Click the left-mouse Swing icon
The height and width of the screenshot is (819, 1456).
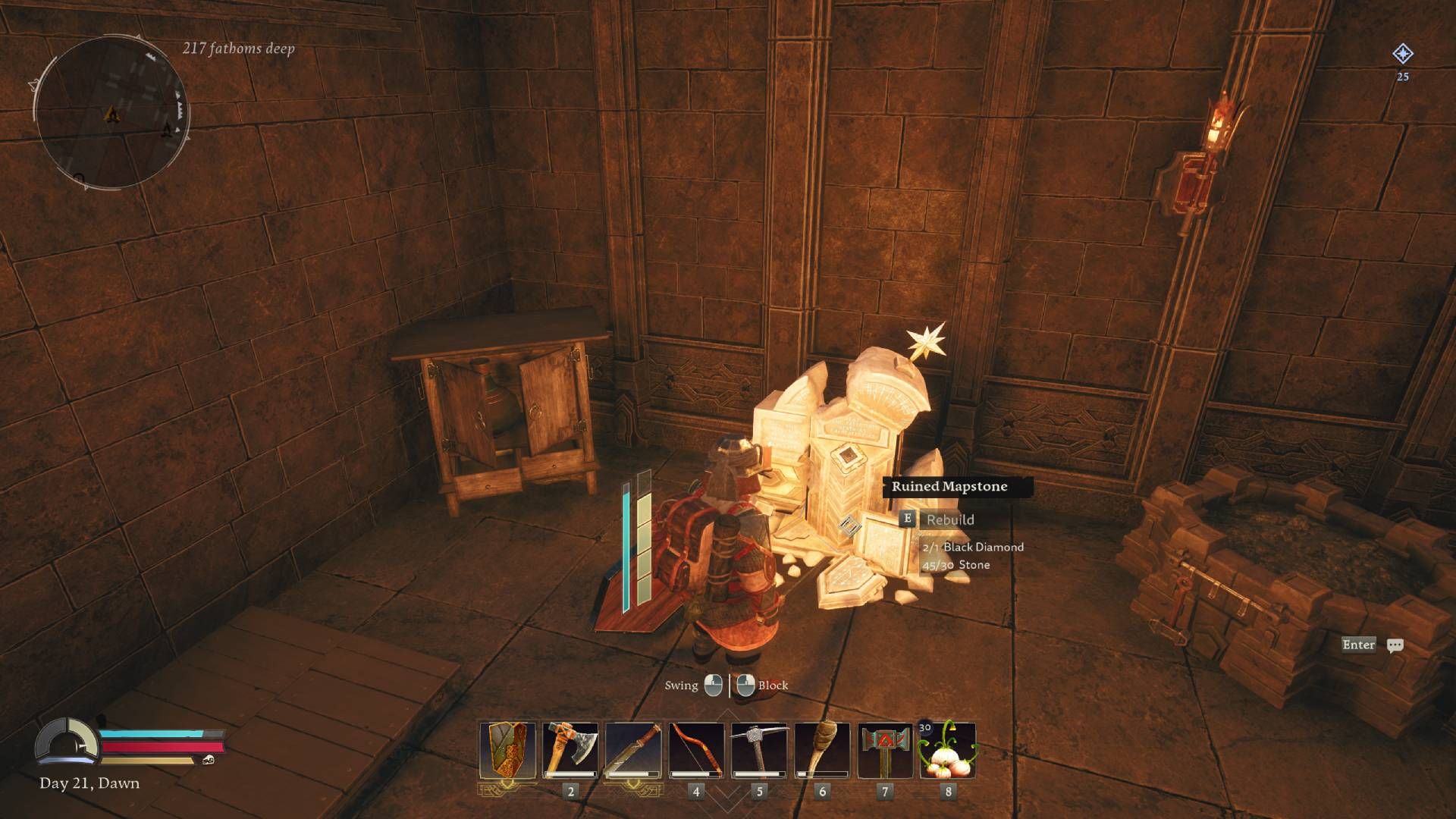712,685
